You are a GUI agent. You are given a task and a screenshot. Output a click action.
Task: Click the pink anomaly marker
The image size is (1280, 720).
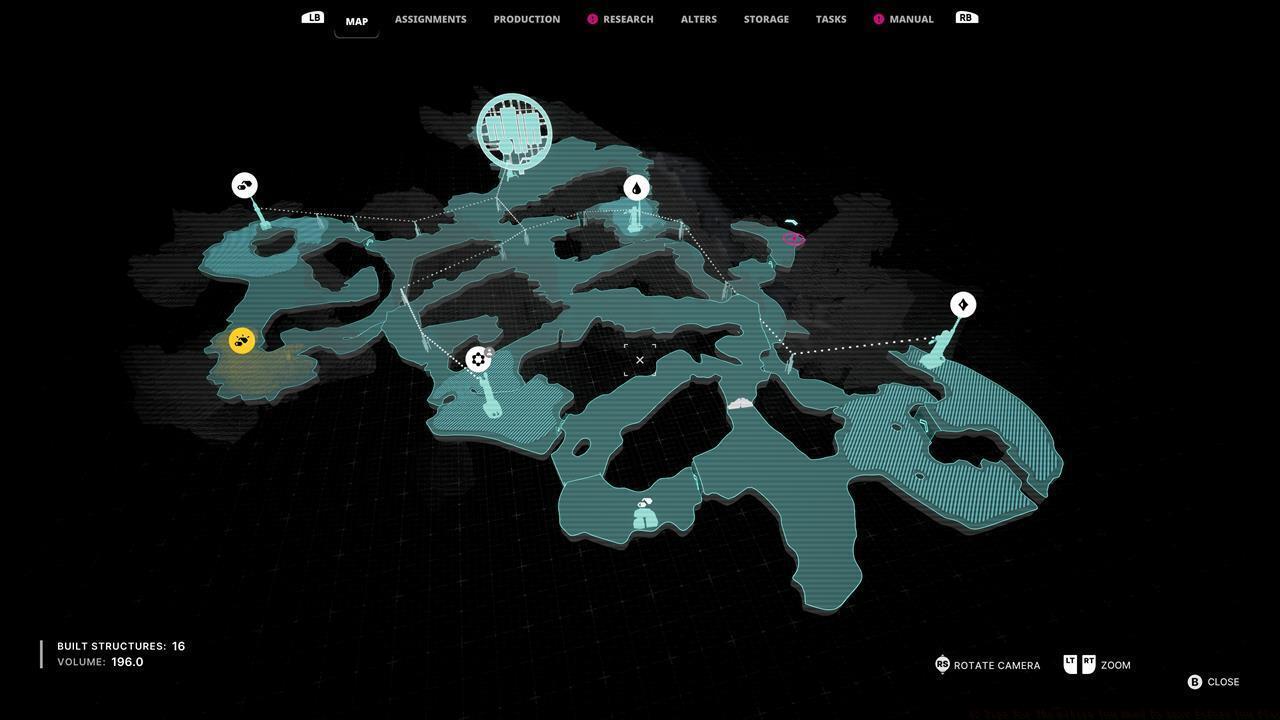[x=793, y=238]
